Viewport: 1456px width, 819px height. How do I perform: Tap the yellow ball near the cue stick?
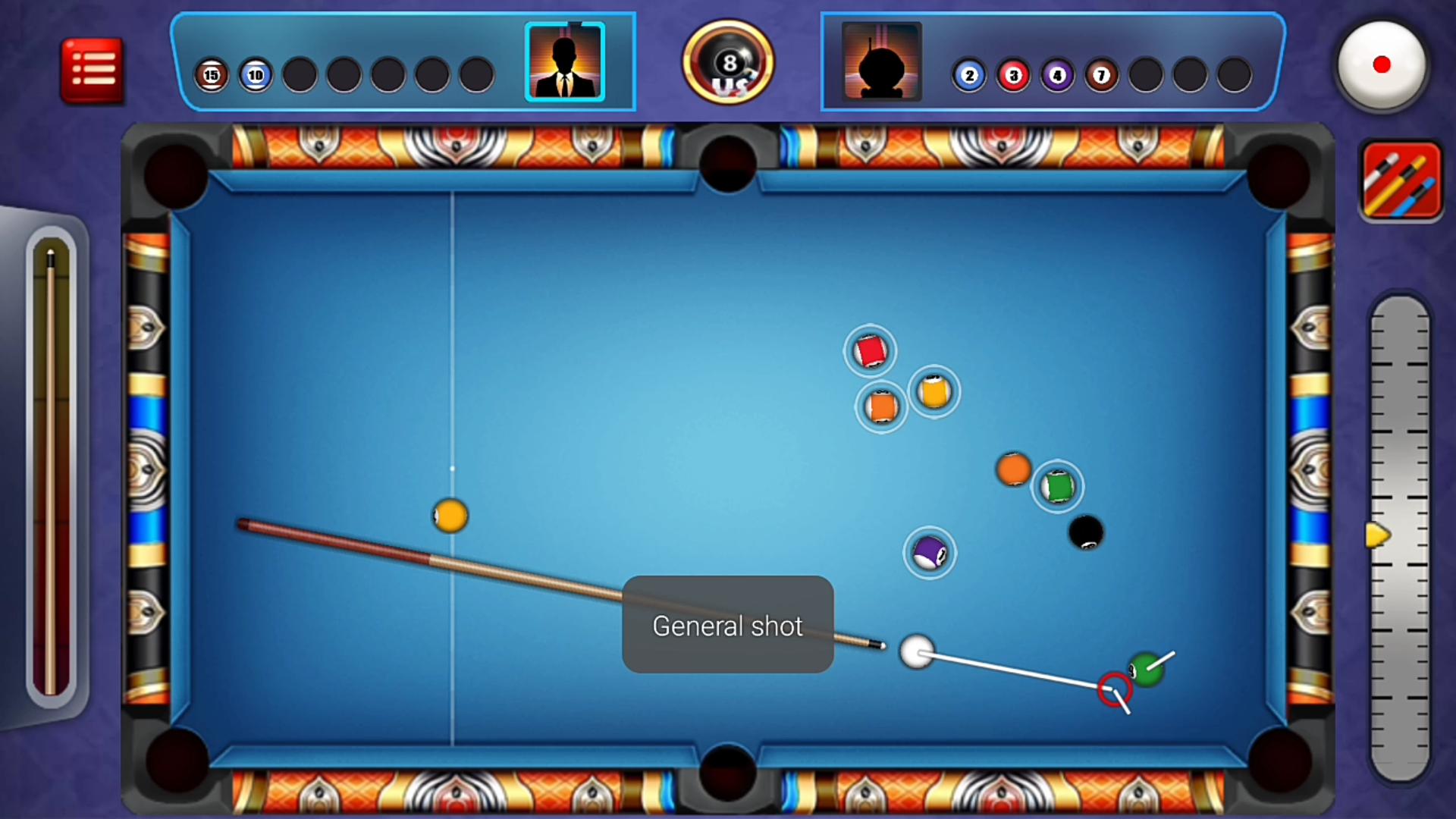pos(450,516)
